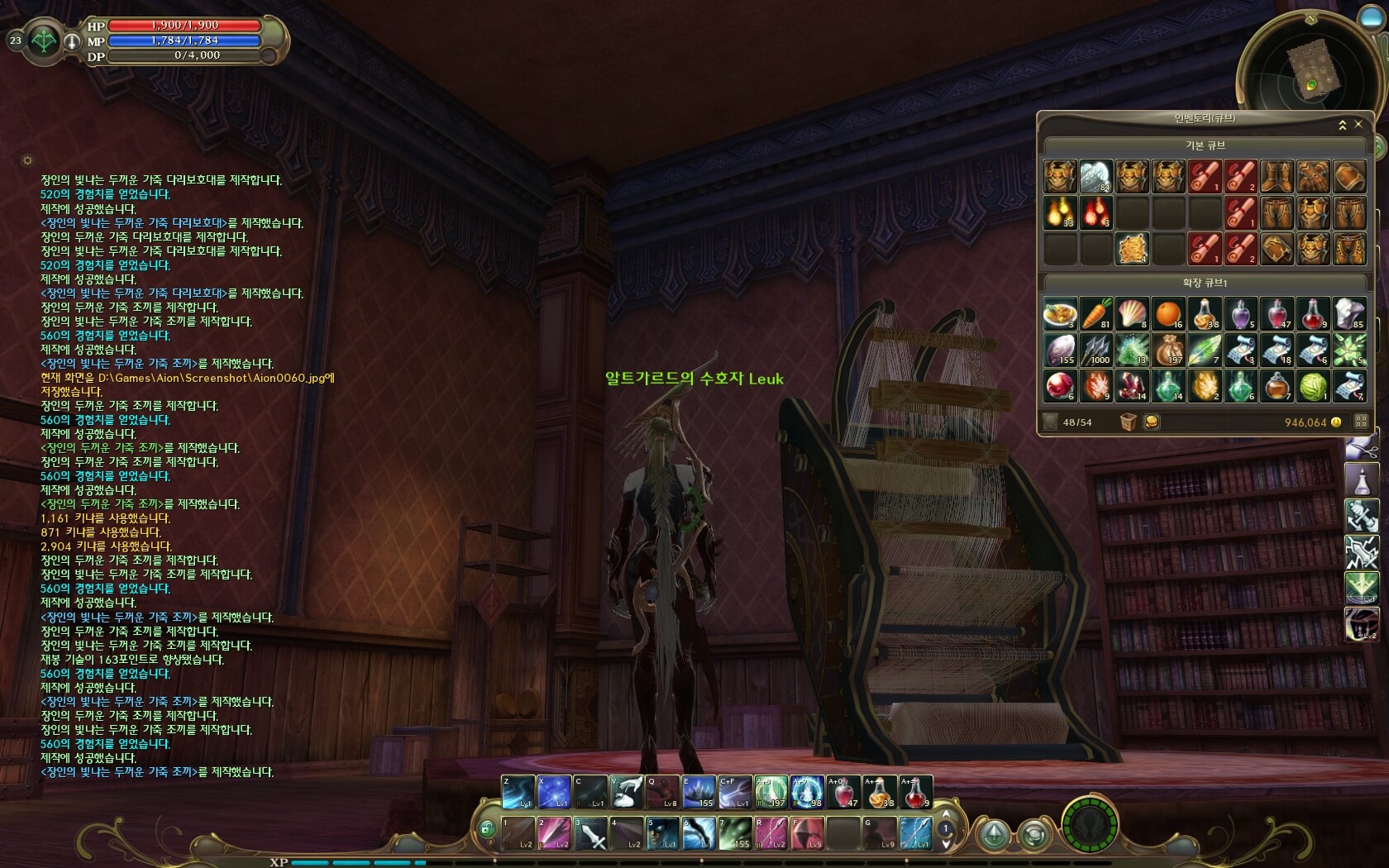This screenshot has width=1389, height=868.
Task: Select the orange fruit stack in inventory
Action: tap(1168, 314)
